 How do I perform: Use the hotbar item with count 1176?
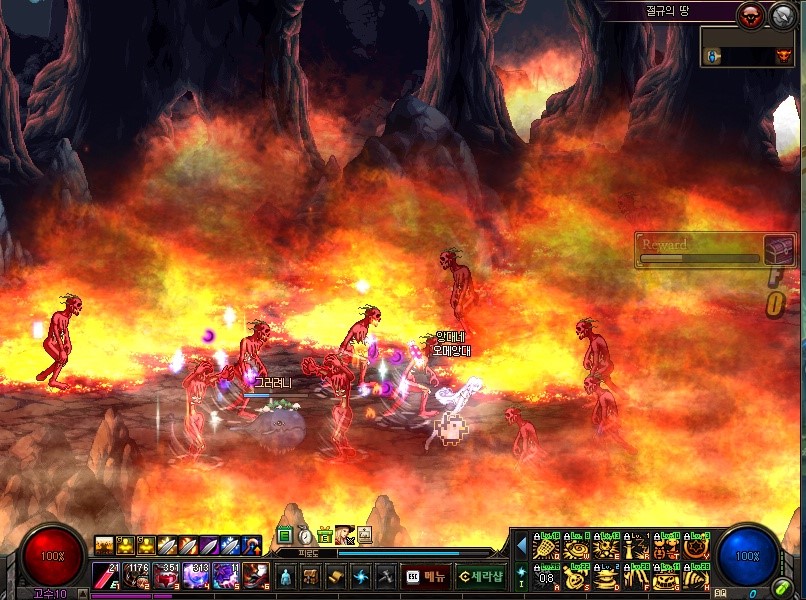[x=136, y=576]
